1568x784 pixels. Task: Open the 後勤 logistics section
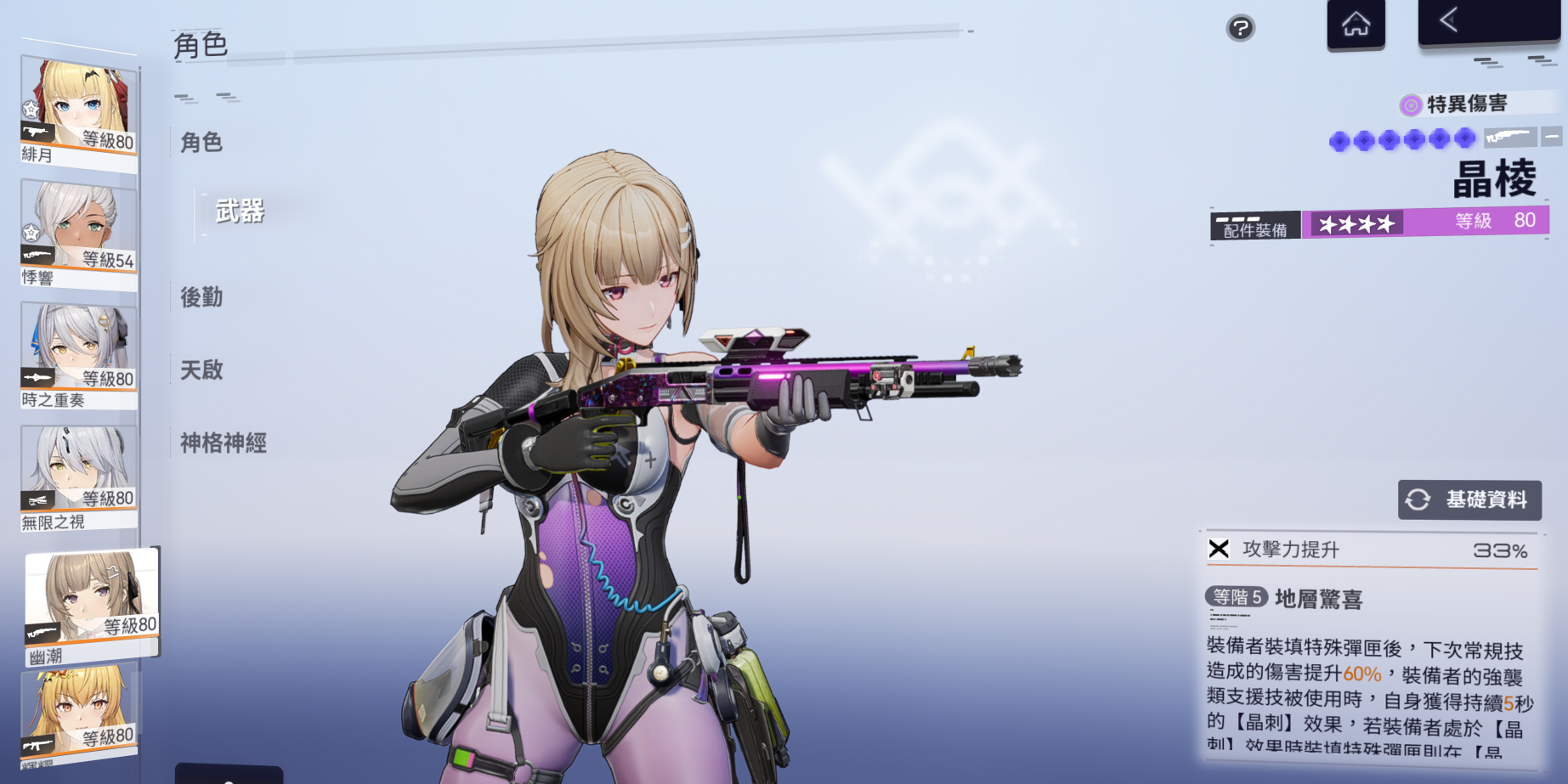click(x=201, y=297)
